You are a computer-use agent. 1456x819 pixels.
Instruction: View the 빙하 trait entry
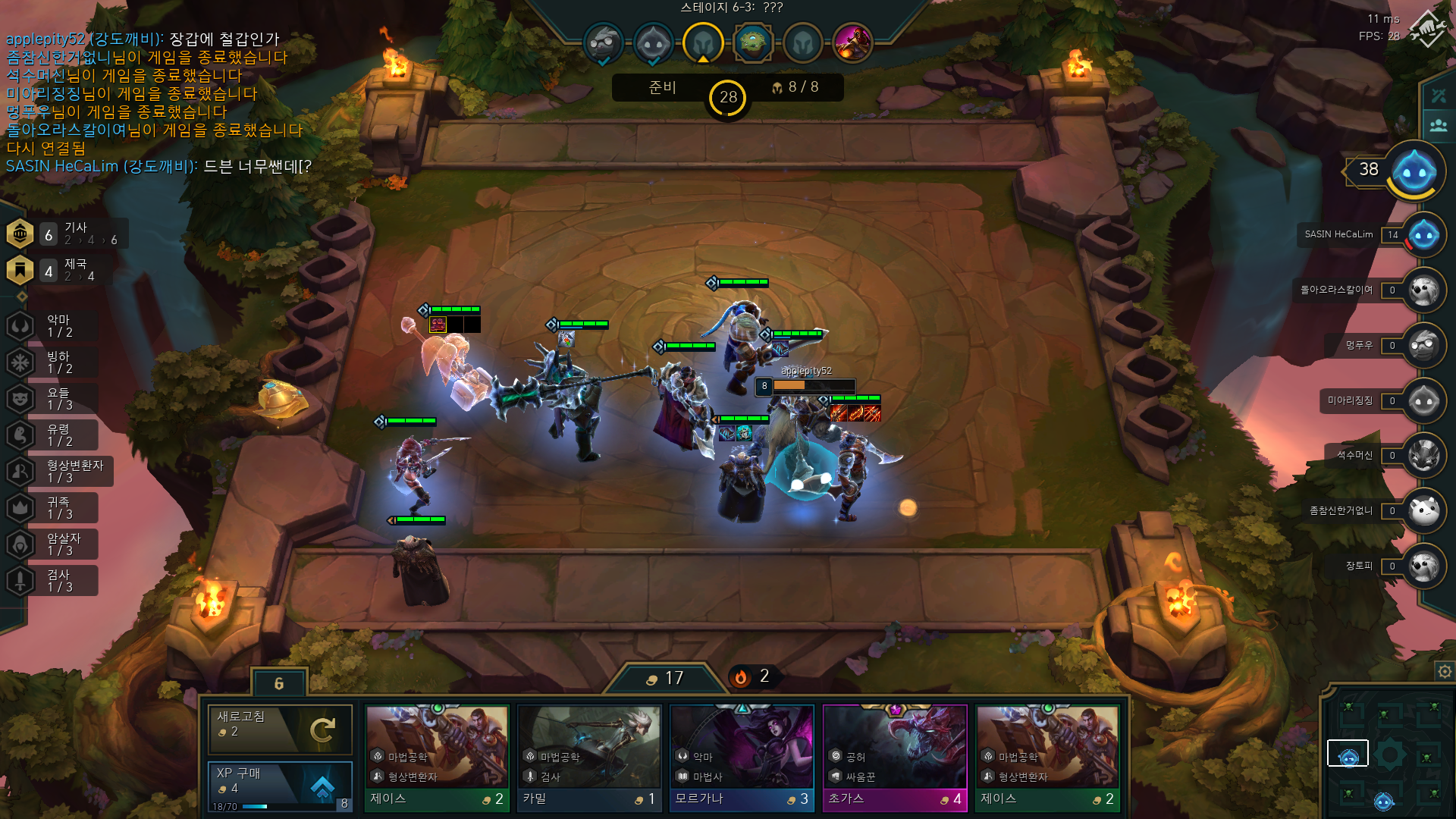point(53,362)
